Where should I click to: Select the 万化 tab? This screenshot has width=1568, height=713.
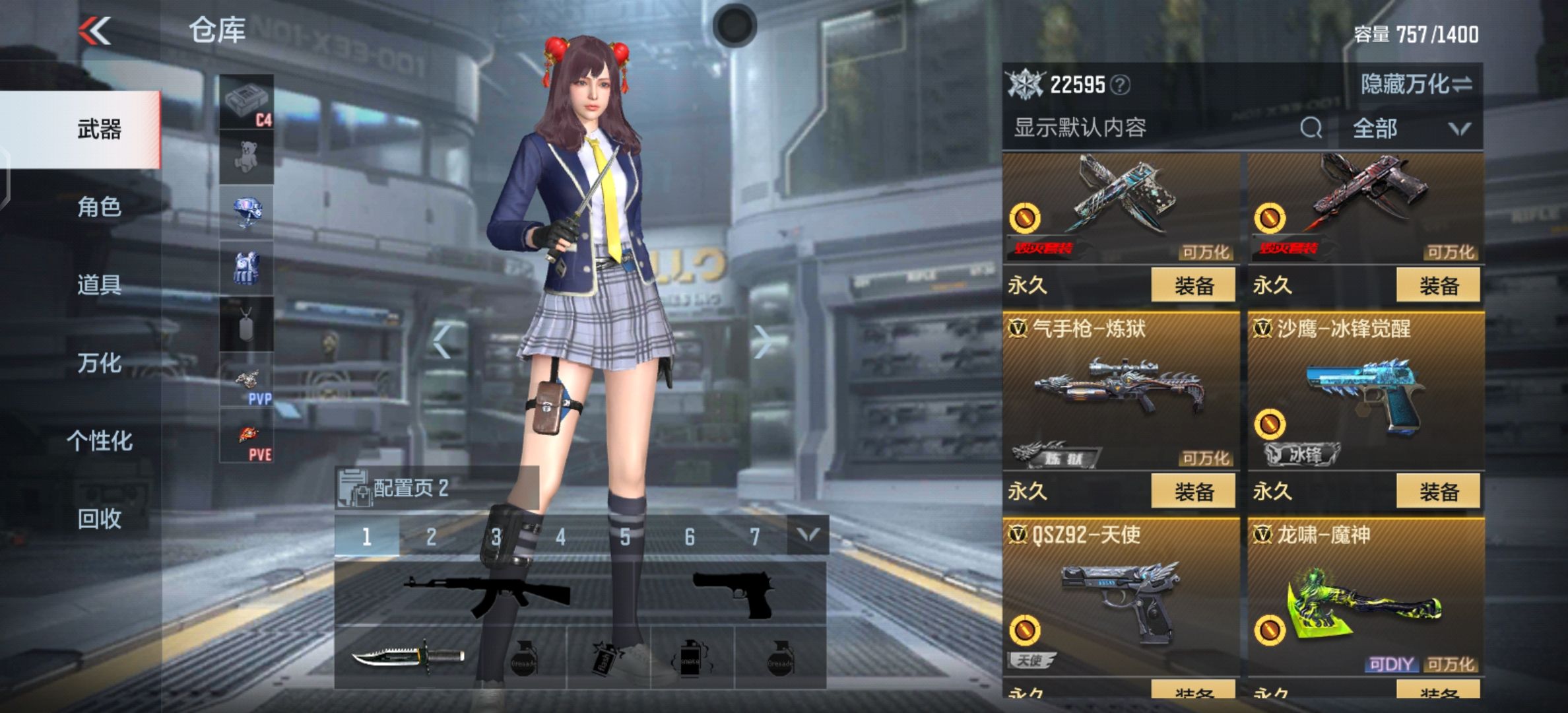coord(99,363)
